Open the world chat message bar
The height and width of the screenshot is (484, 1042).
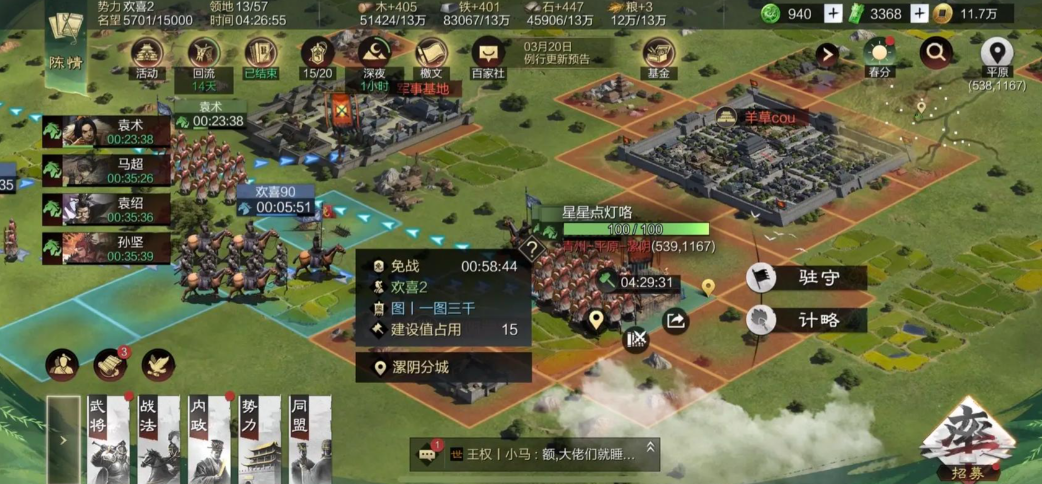tap(535, 454)
